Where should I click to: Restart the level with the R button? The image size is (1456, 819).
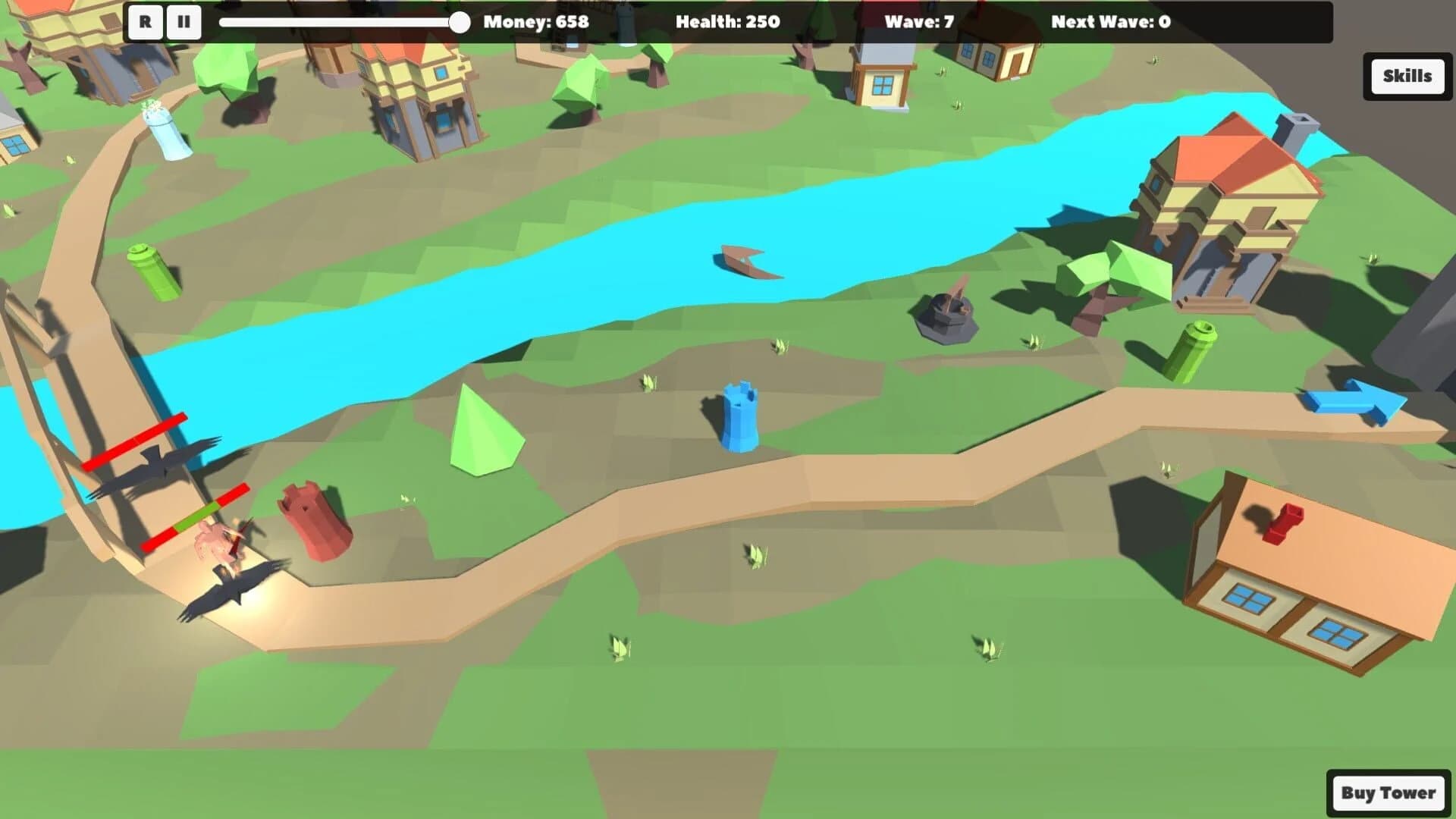point(144,22)
